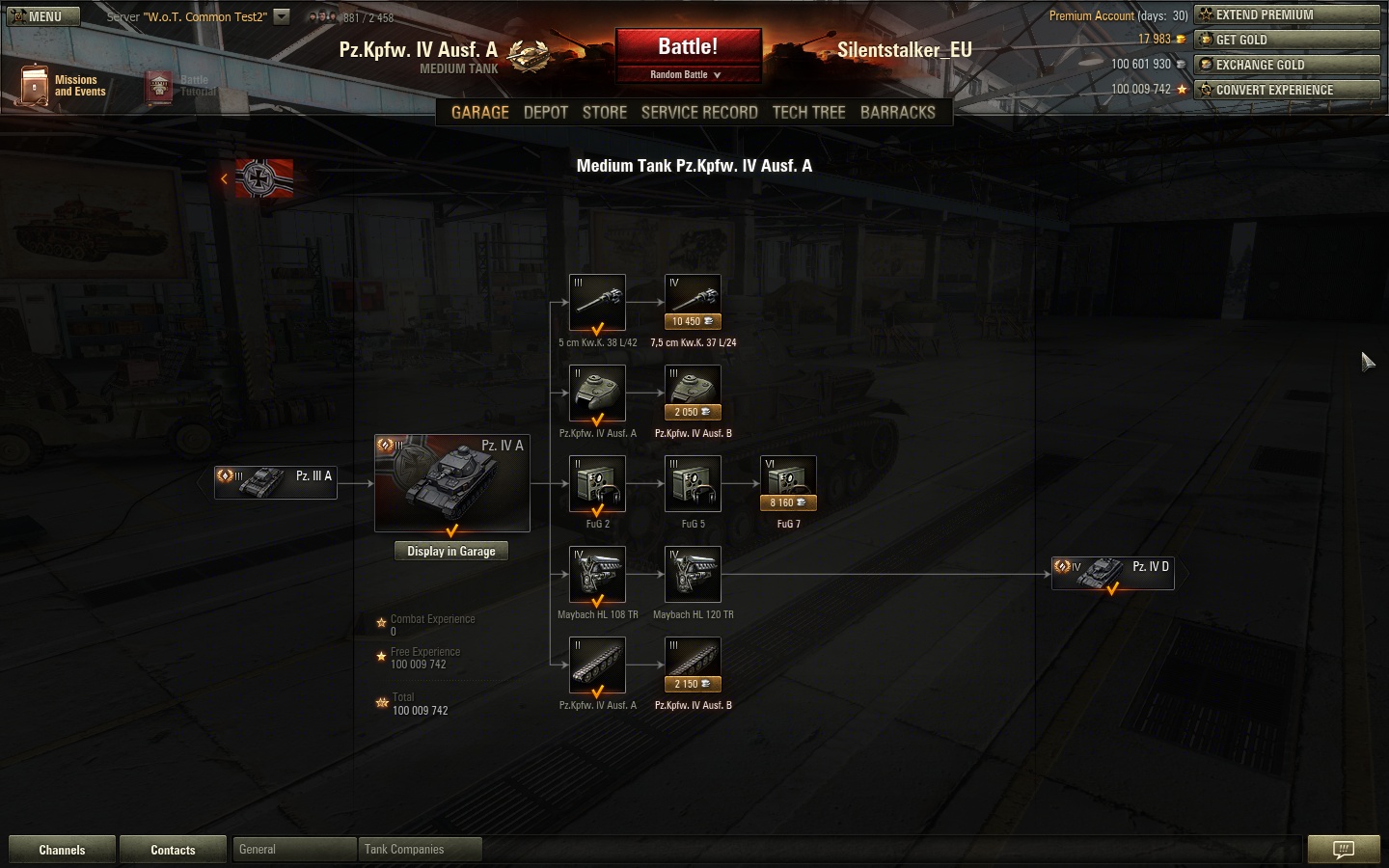Click Display in Garage button
1389x868 pixels.
pyautogui.click(x=450, y=552)
